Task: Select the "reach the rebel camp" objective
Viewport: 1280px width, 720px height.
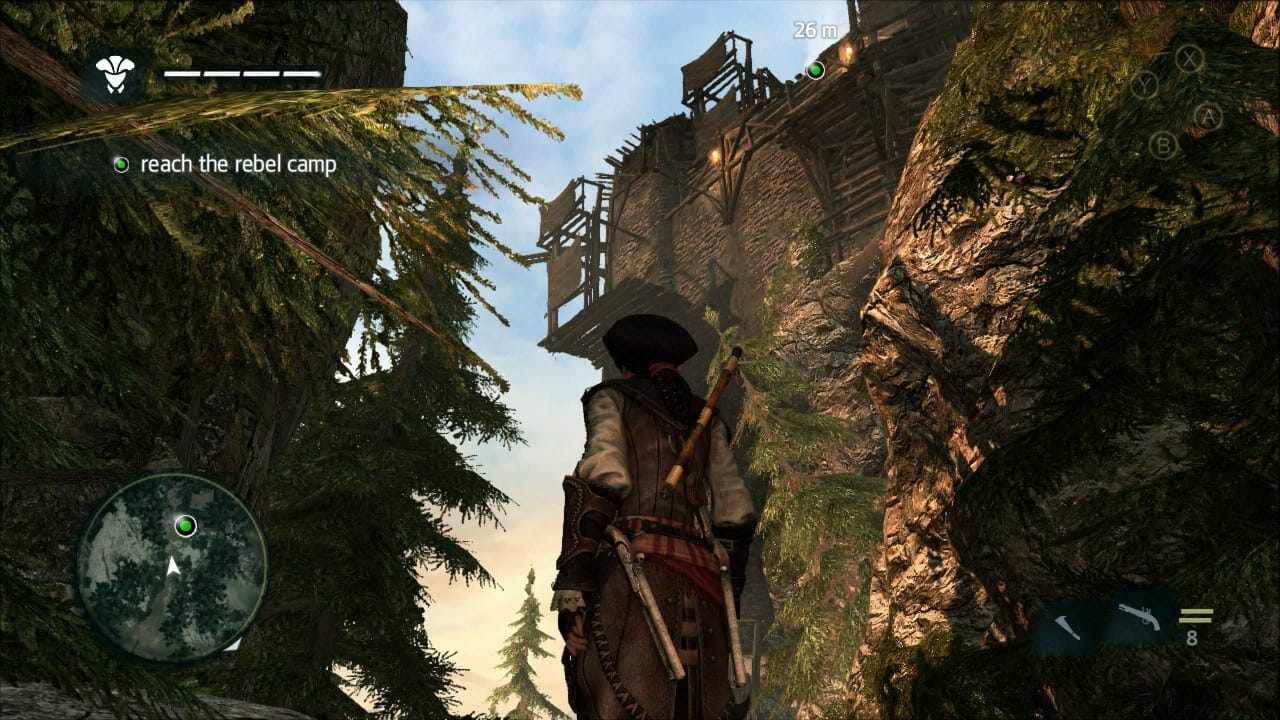Action: tap(238, 165)
